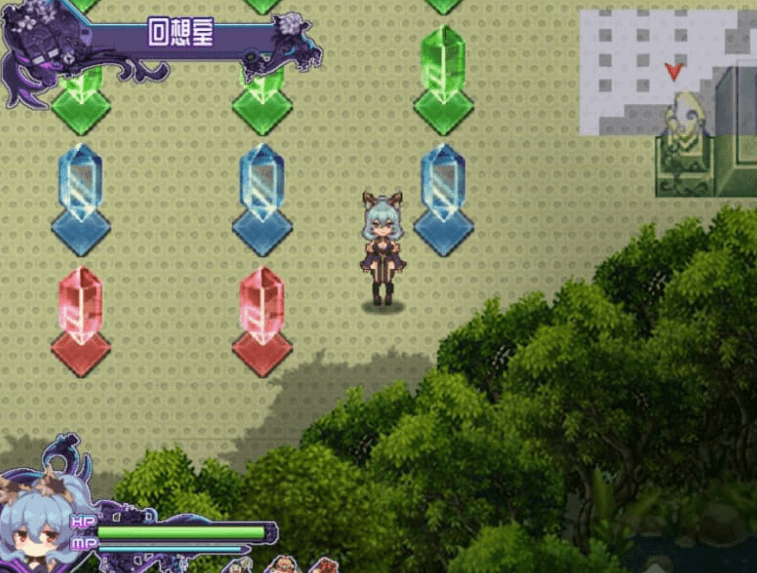Screen dimensions: 757x573
Task: Click the red player arrow on the minimap
Action: click(674, 71)
